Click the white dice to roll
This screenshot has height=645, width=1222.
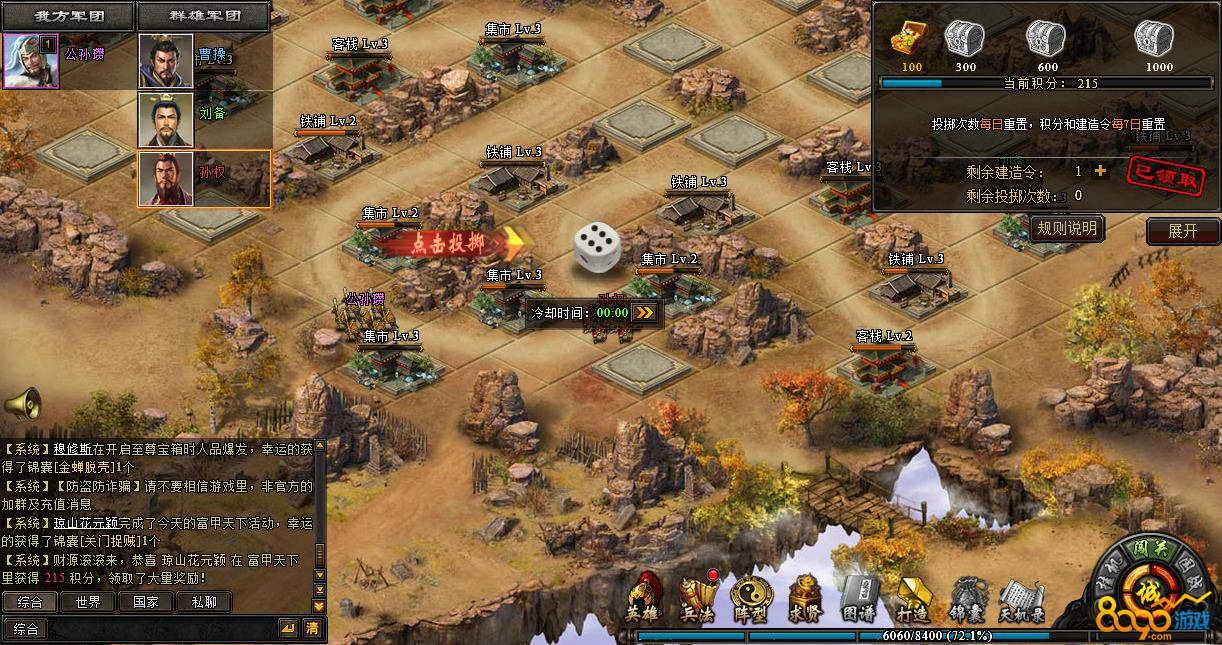pos(596,246)
